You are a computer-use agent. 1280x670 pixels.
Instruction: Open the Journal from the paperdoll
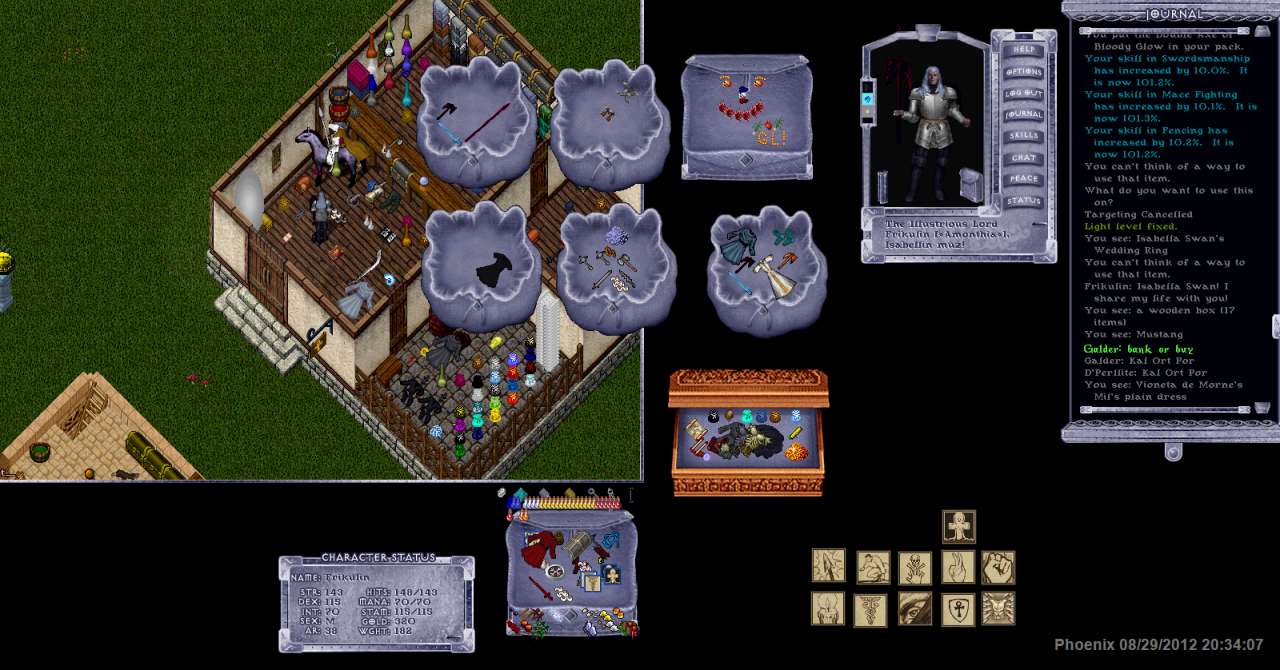1023,115
